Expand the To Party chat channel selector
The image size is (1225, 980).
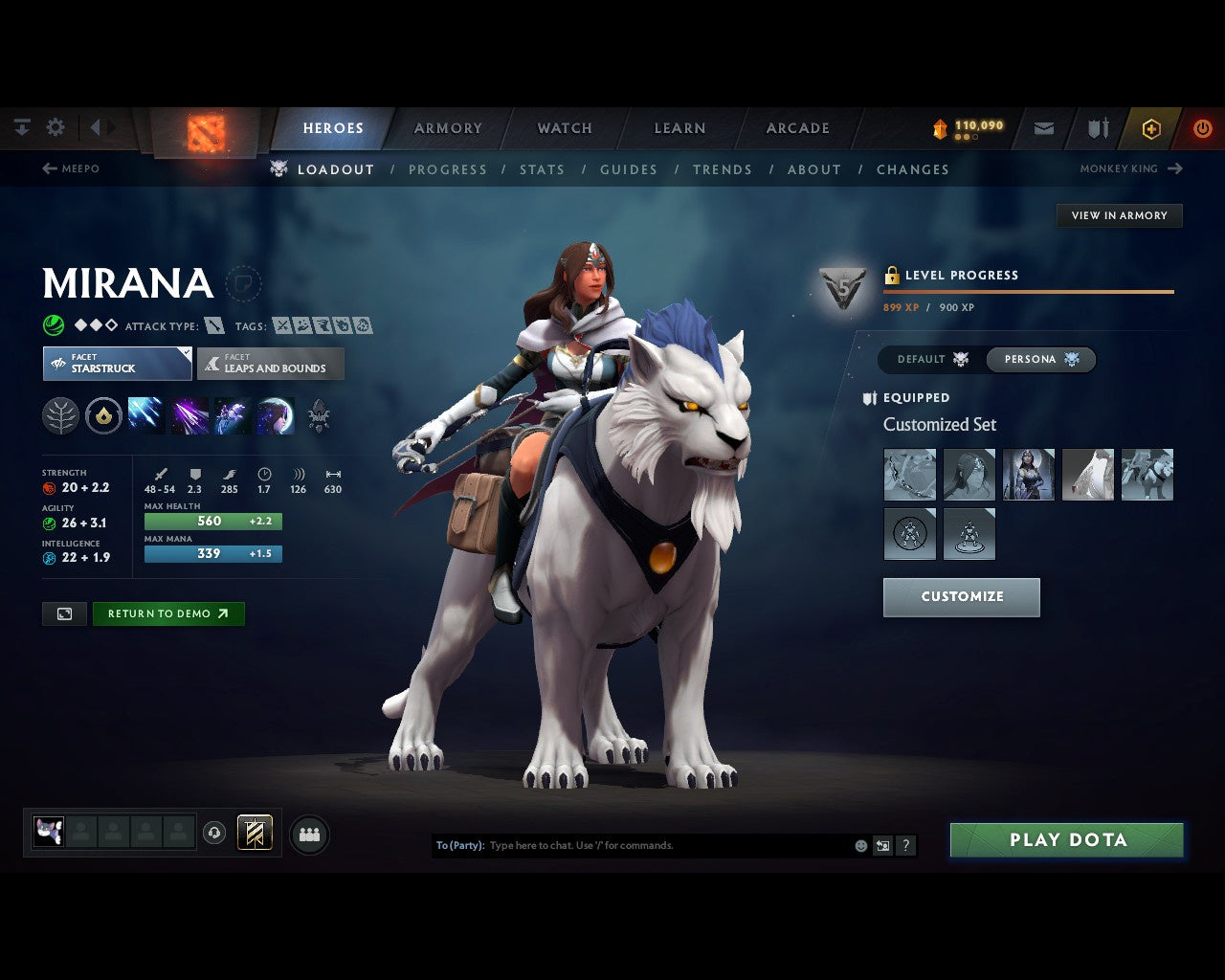(459, 845)
